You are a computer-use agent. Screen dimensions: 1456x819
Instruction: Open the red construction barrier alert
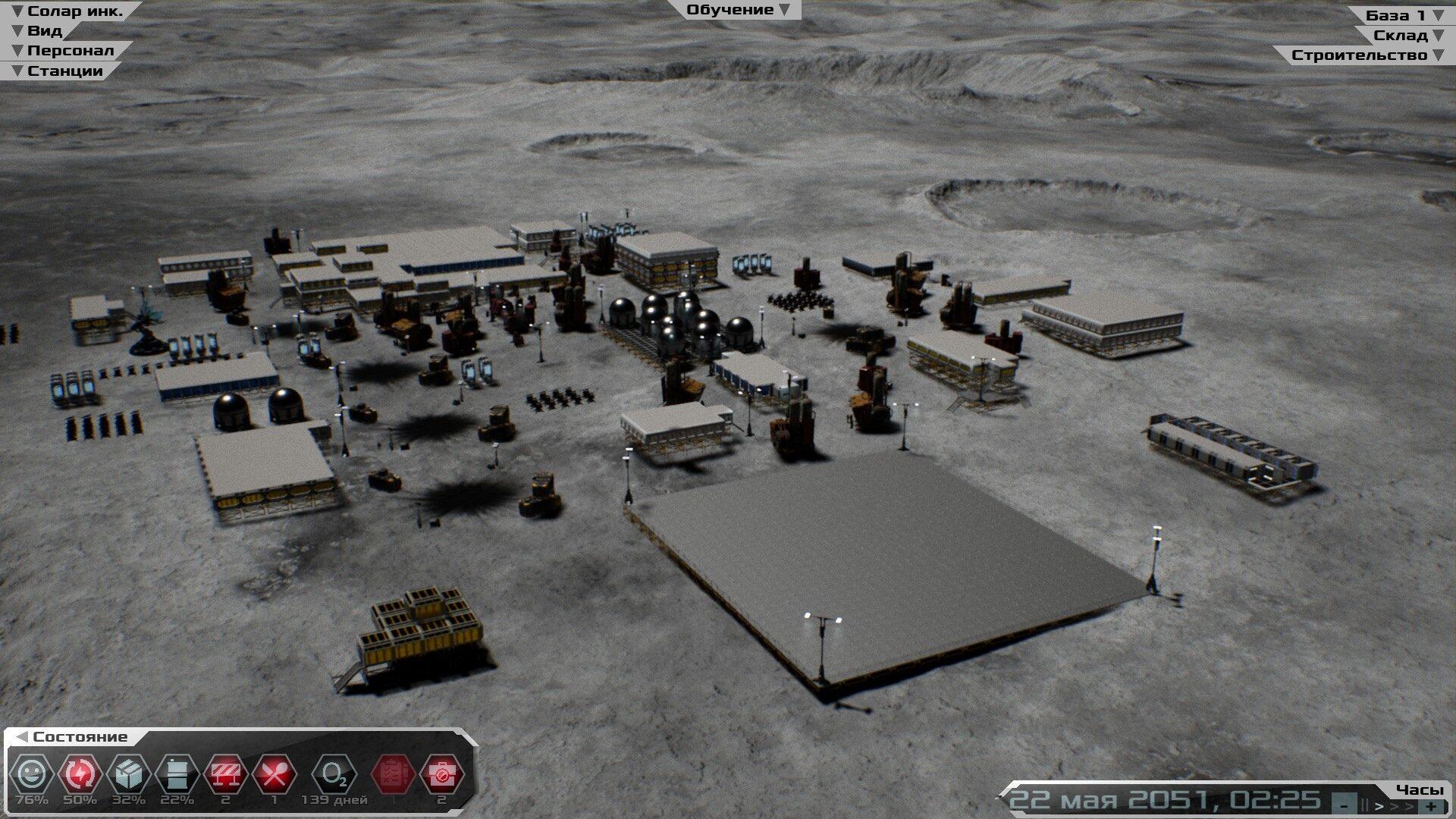(x=226, y=774)
